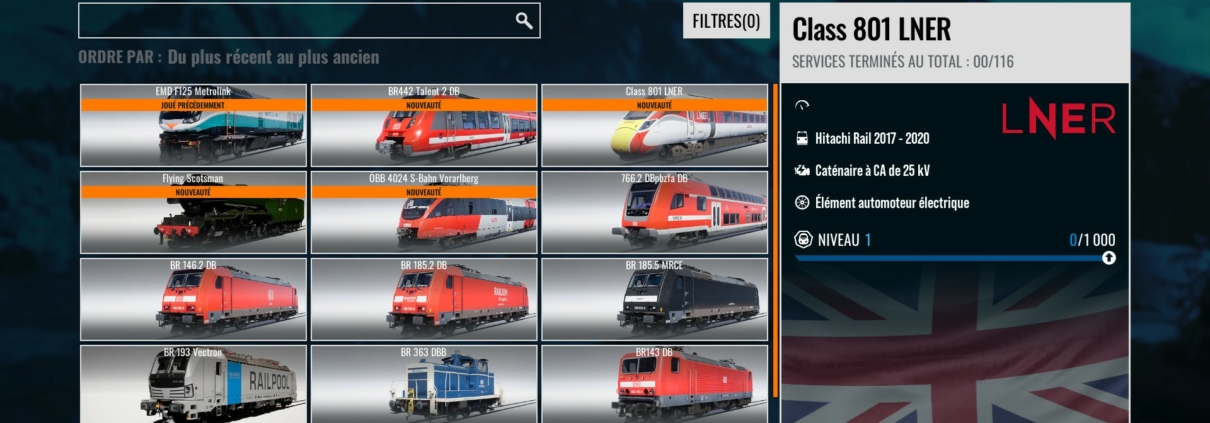Select the OBB 4024 S-Bahn Vorarlberg tile

coord(424,212)
